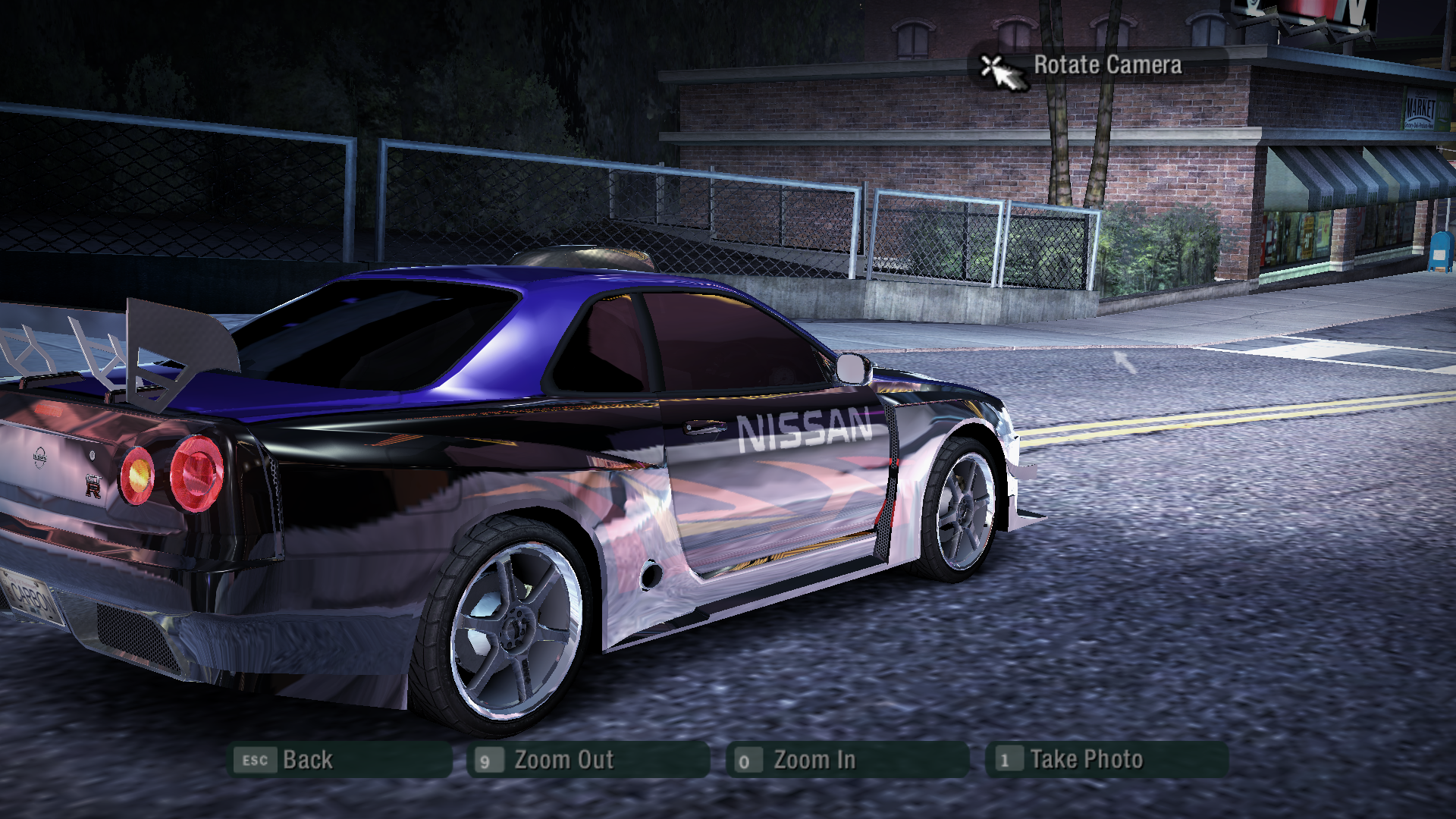
Task: Click the Back button
Action: pyautogui.click(x=306, y=758)
